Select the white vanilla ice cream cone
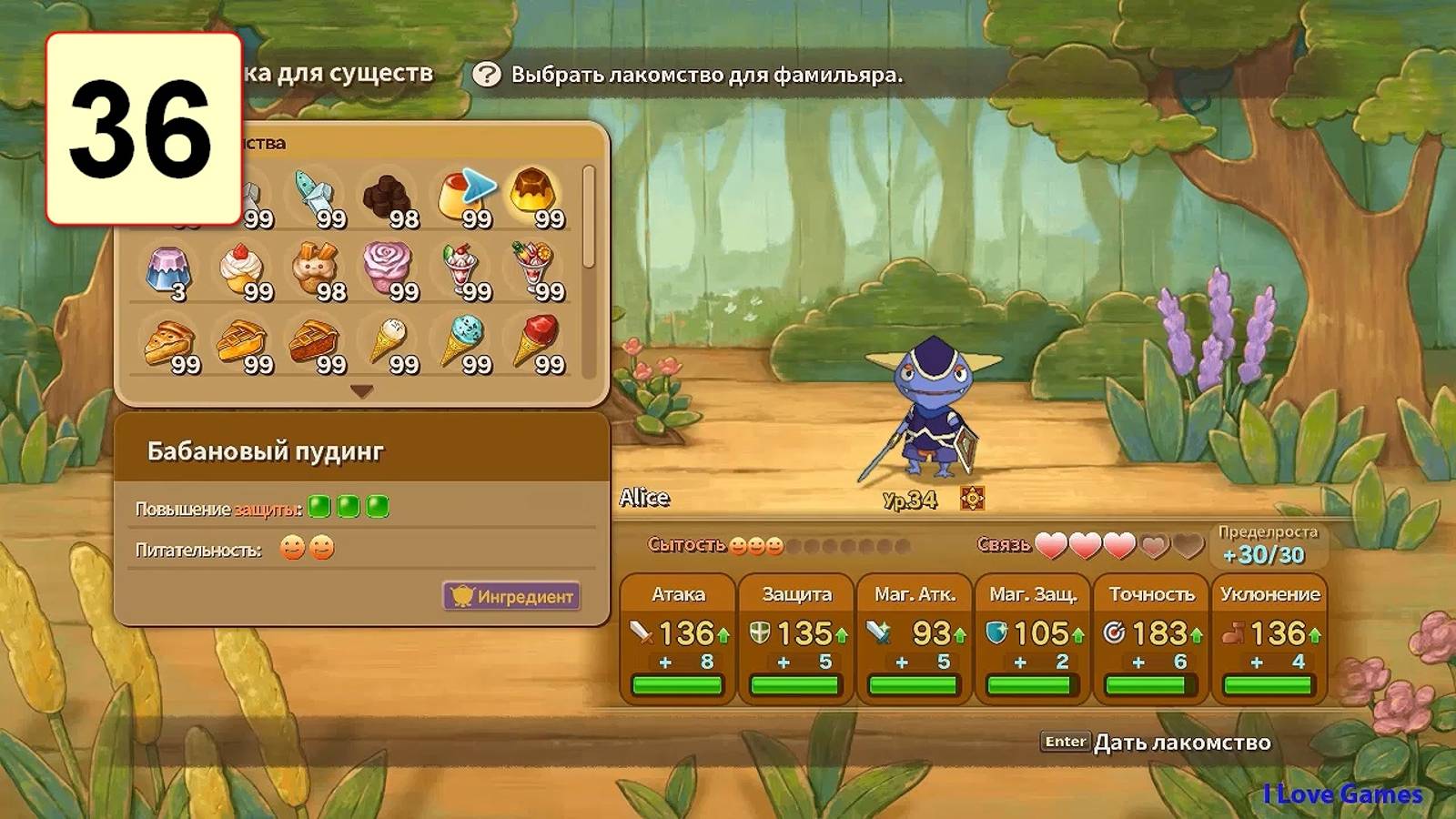 pos(389,342)
